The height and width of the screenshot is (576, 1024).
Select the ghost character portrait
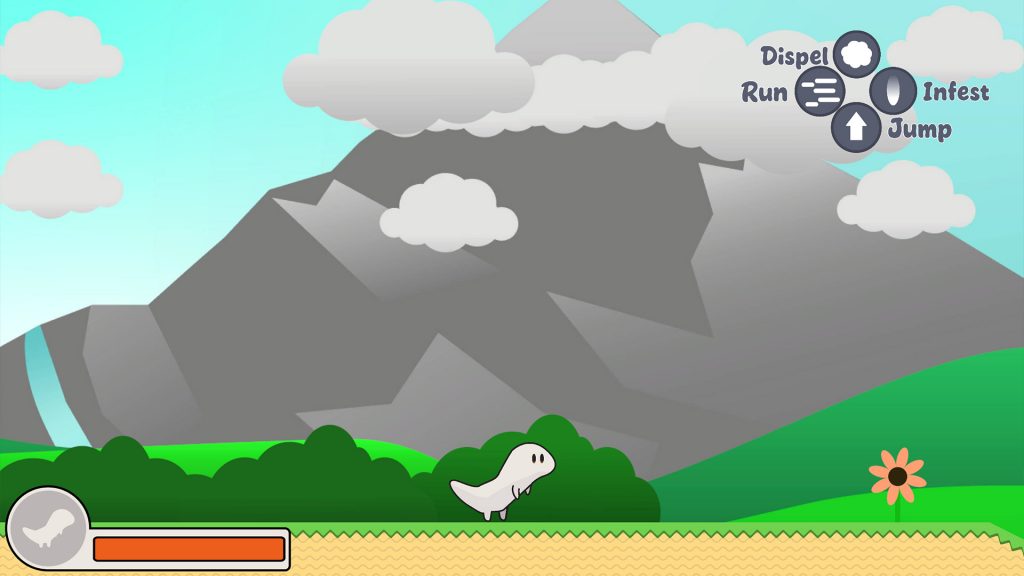tap(48, 528)
